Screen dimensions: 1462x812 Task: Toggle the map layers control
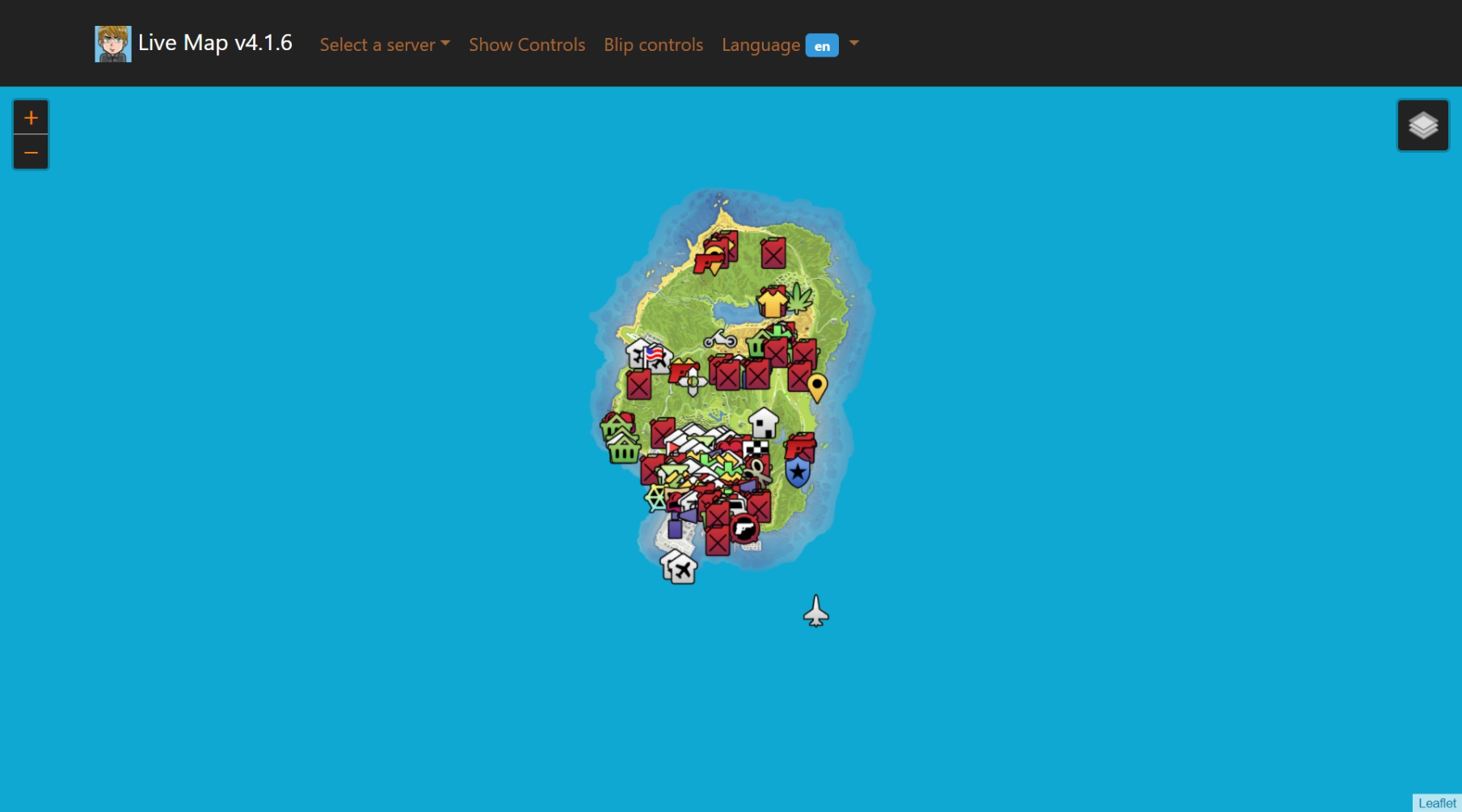click(x=1422, y=125)
